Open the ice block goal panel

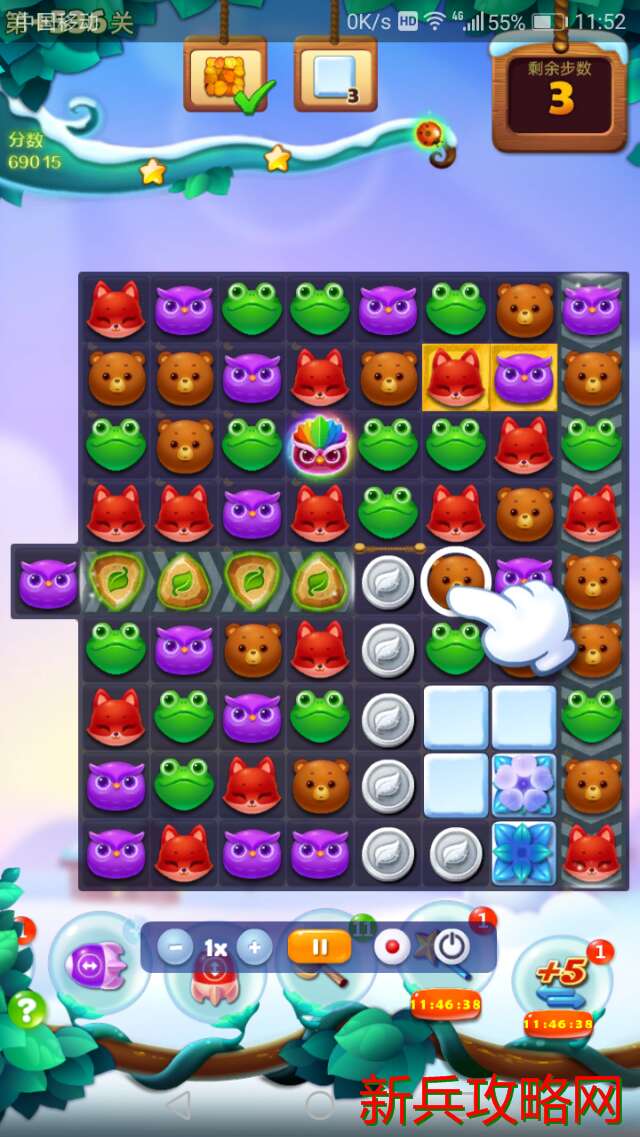click(335, 76)
